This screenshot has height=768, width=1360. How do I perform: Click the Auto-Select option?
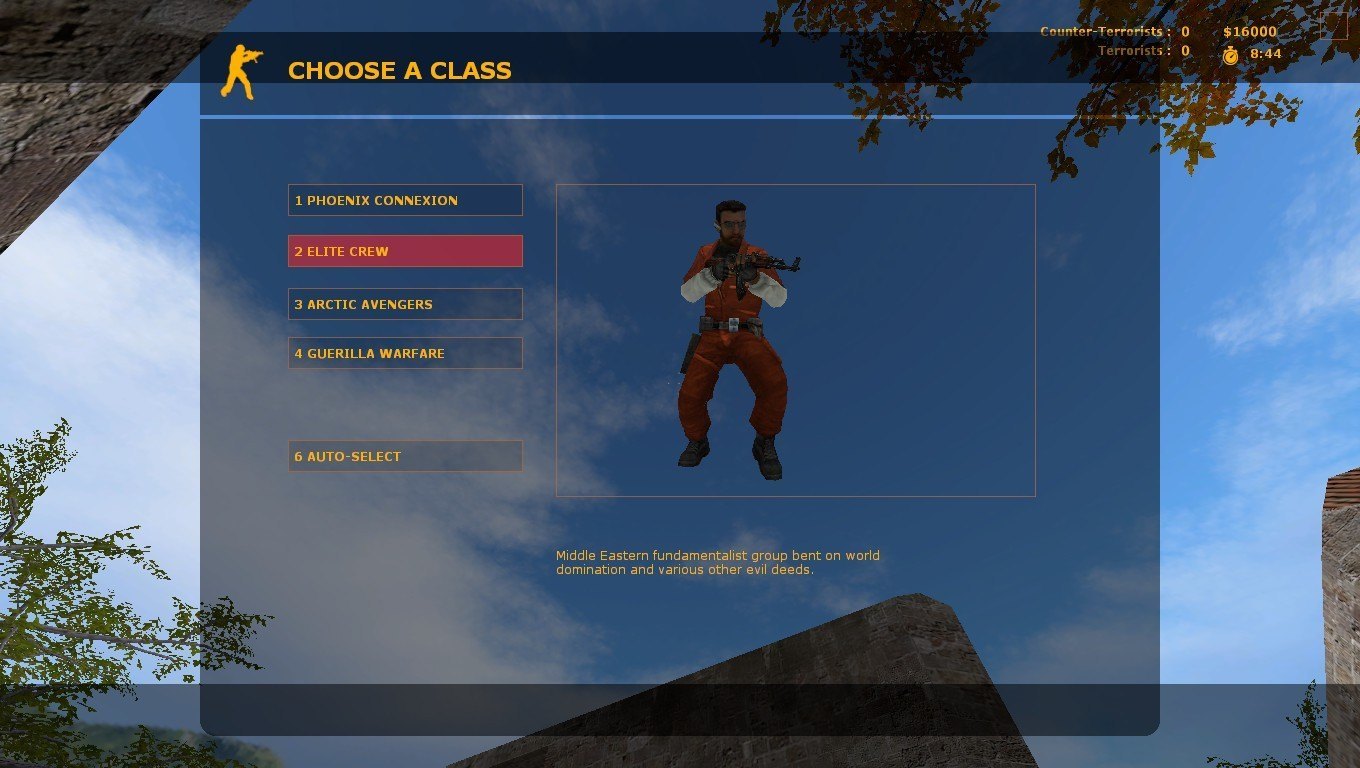405,456
